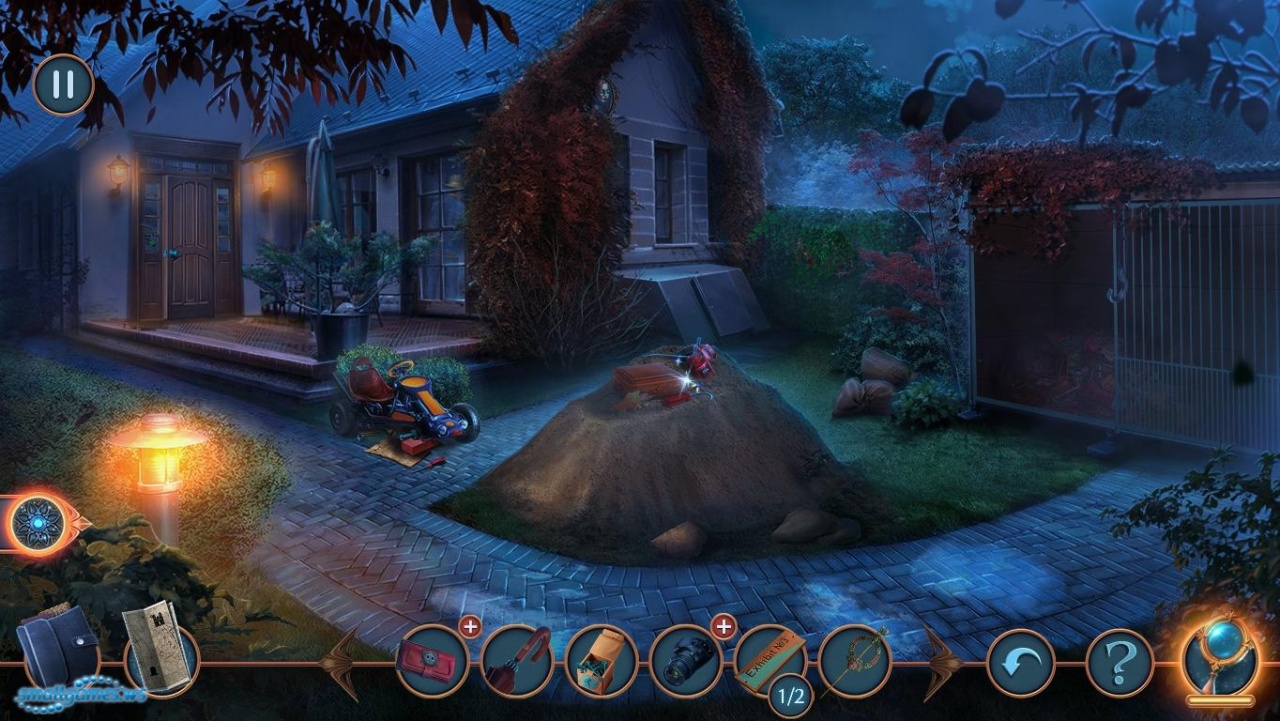
Task: Open the question mark help button
Action: (1120, 663)
